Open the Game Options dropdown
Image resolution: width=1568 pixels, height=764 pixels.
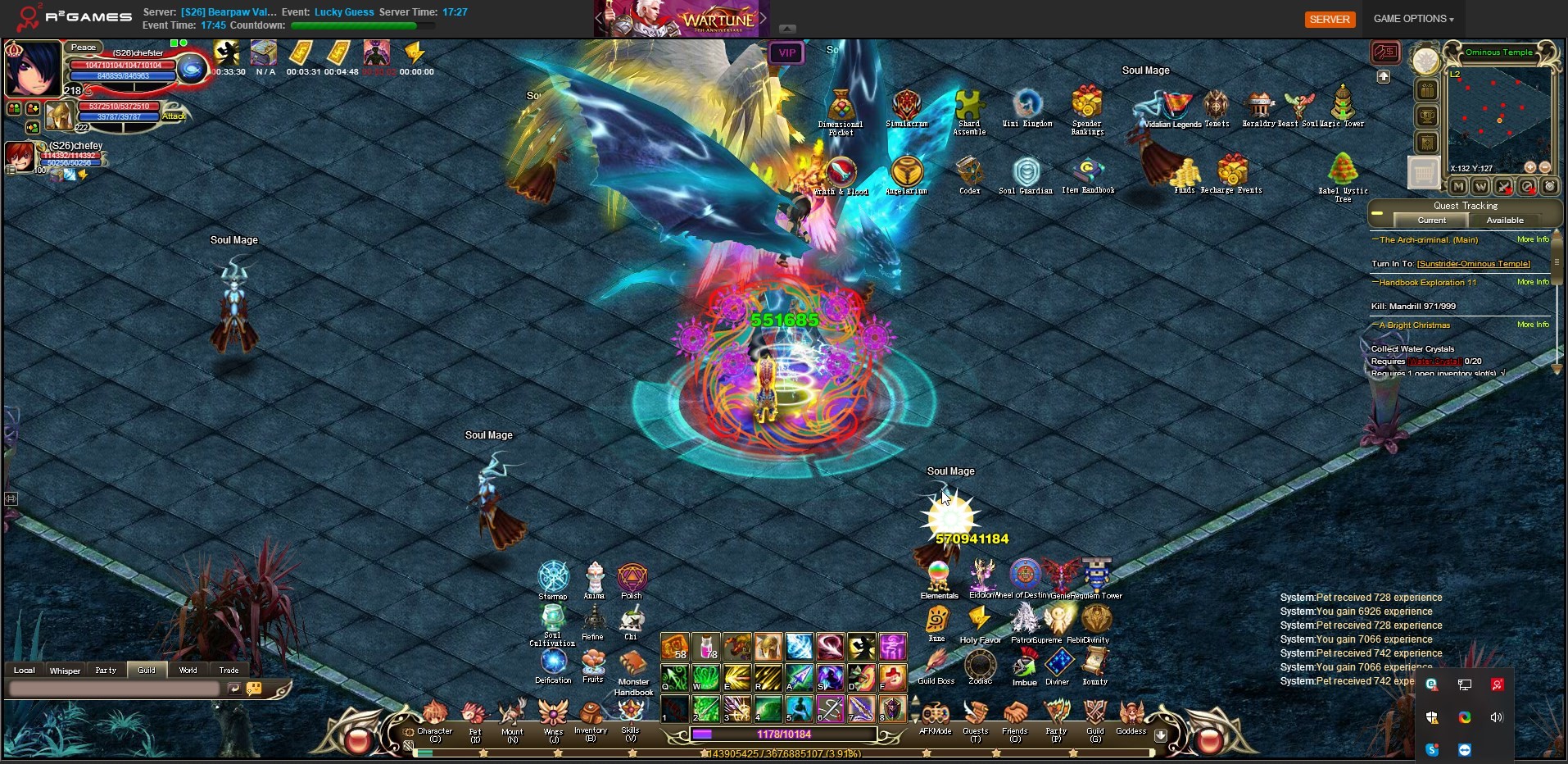click(1413, 19)
